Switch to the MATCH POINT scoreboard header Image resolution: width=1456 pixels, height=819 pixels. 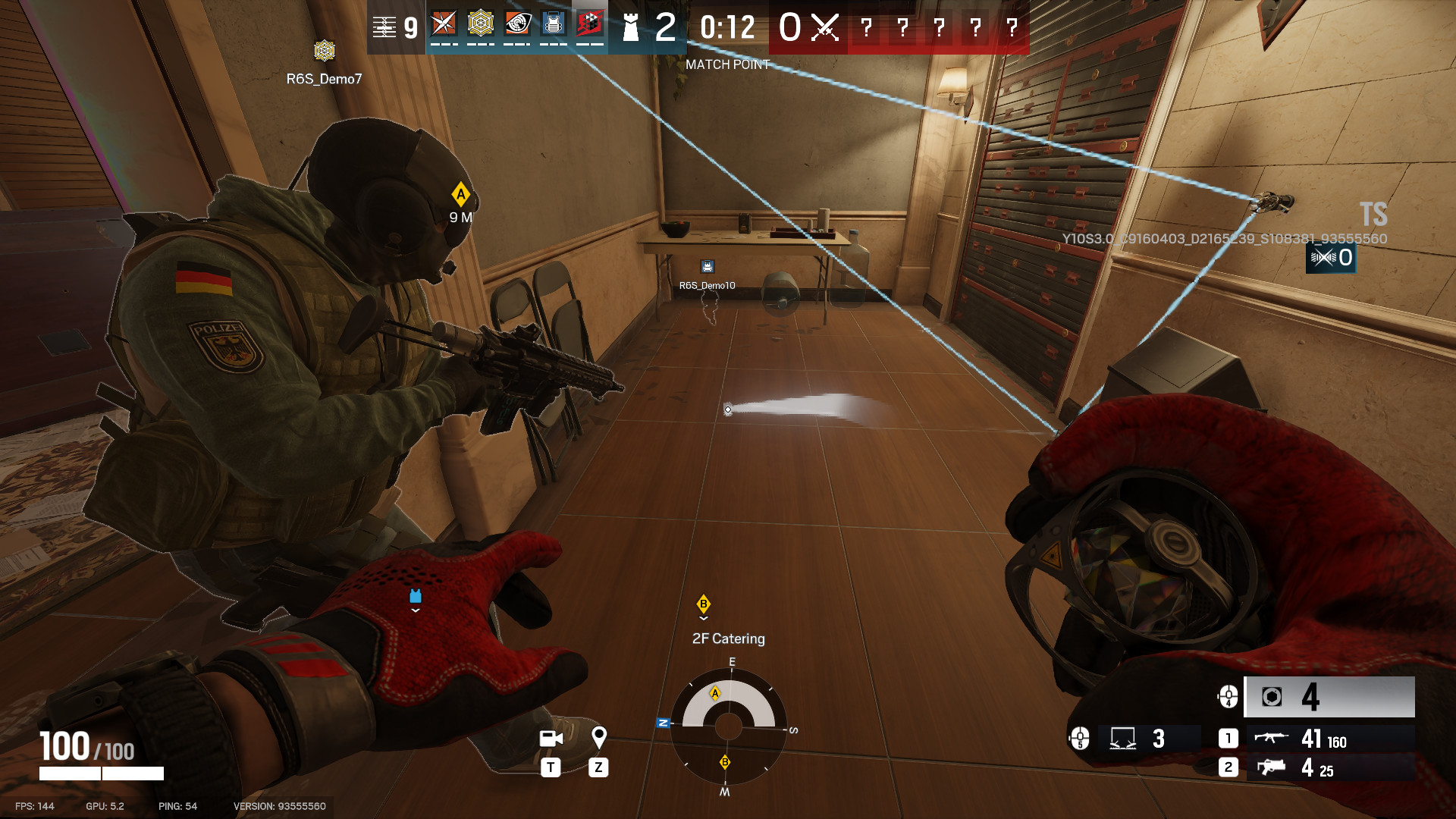click(726, 64)
